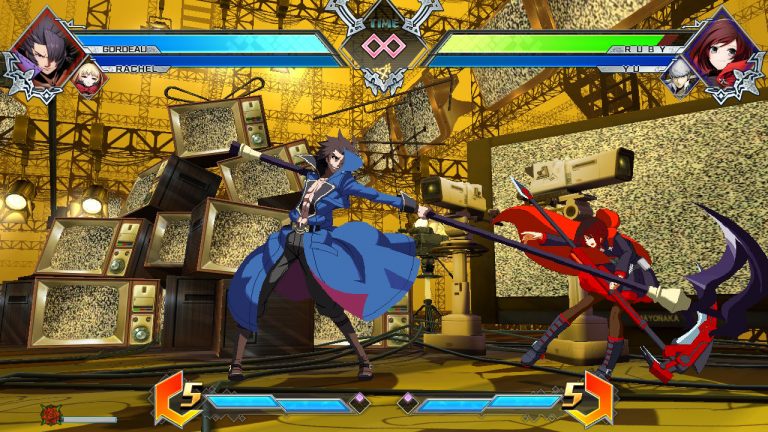Click Rachel's partner portrait icon

pyautogui.click(x=86, y=78)
